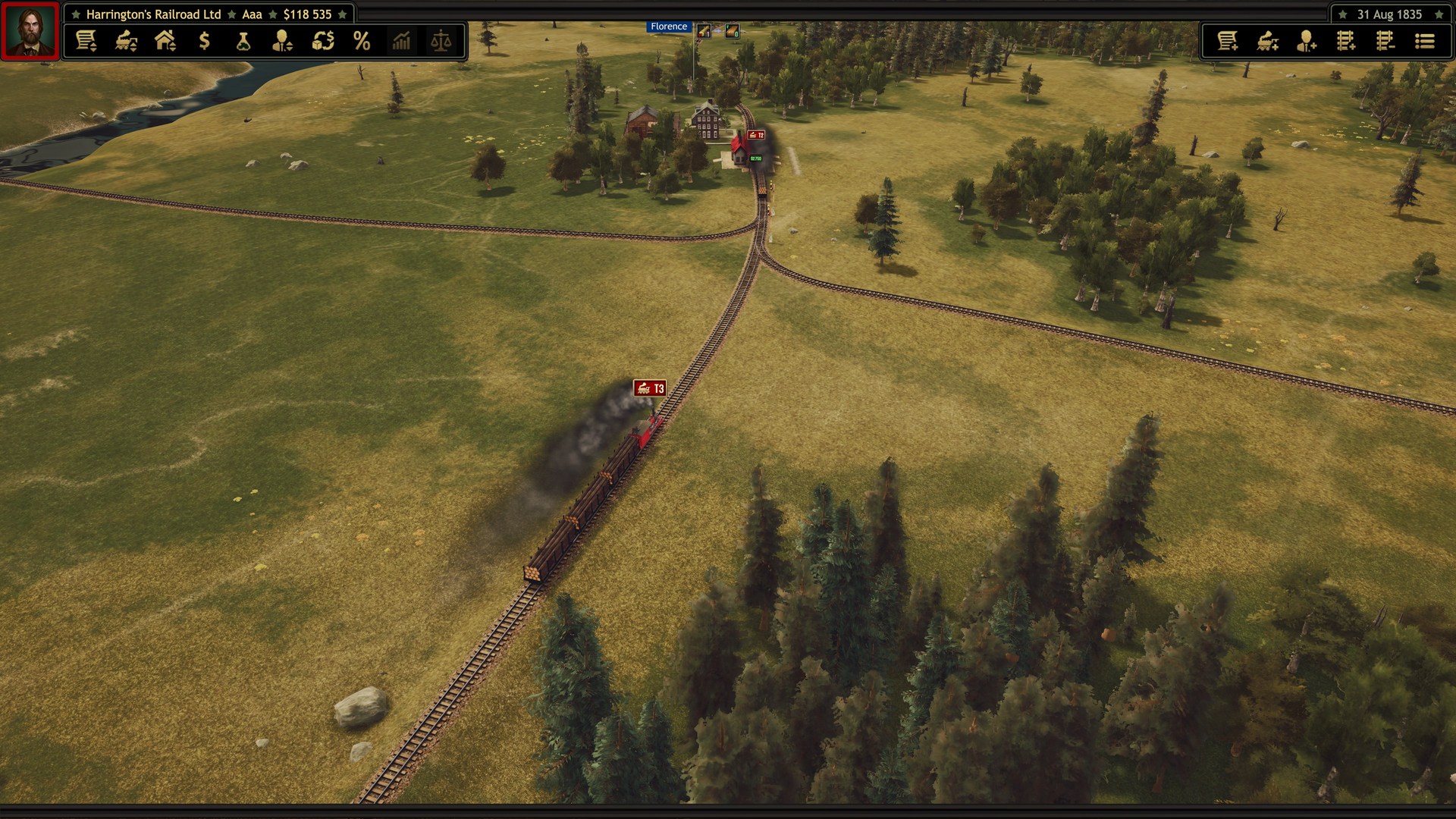The width and height of the screenshot is (1456, 819).
Task: Show the locomotive list panel
Action: coord(126,41)
